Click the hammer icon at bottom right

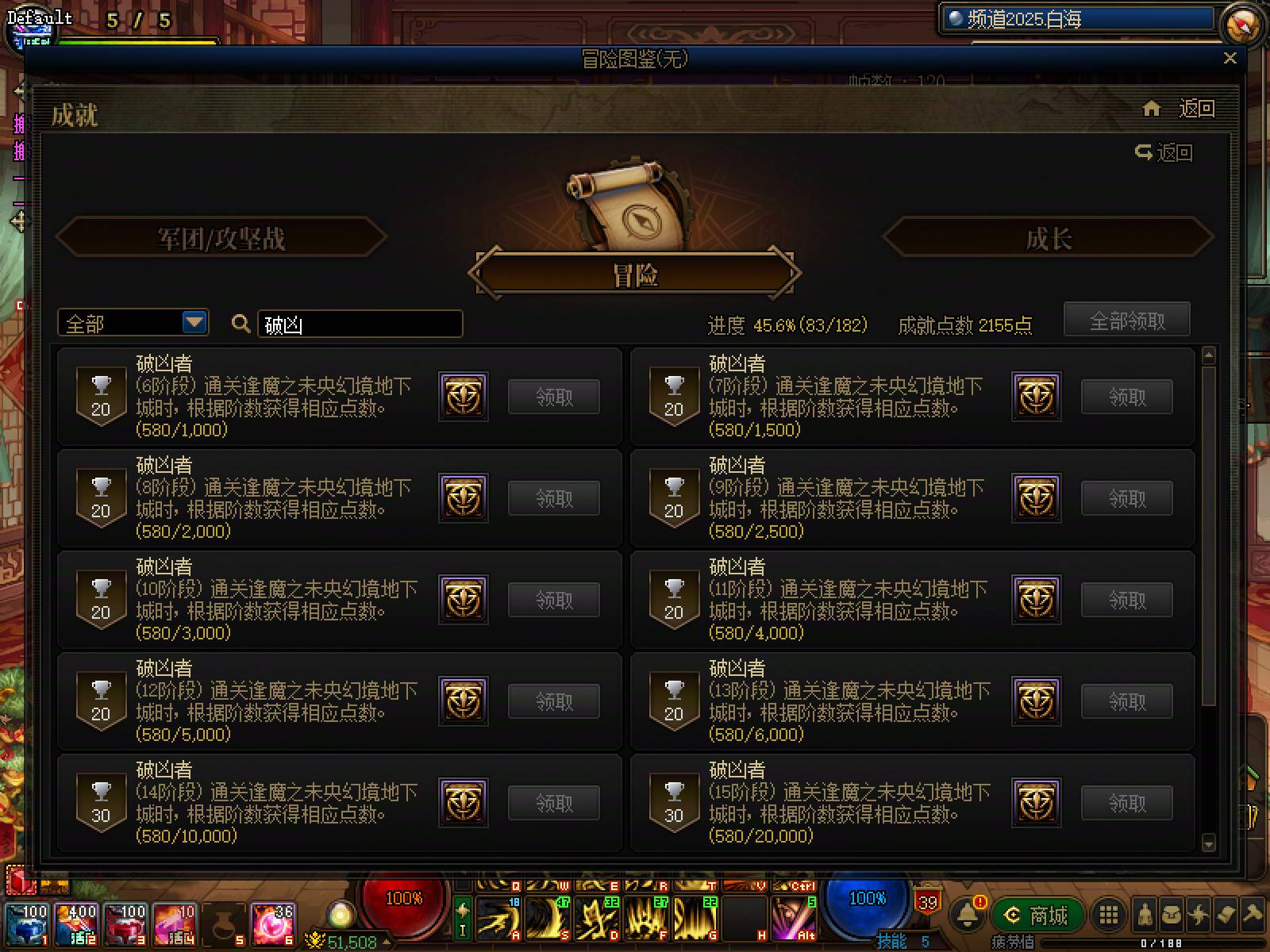tap(1254, 914)
